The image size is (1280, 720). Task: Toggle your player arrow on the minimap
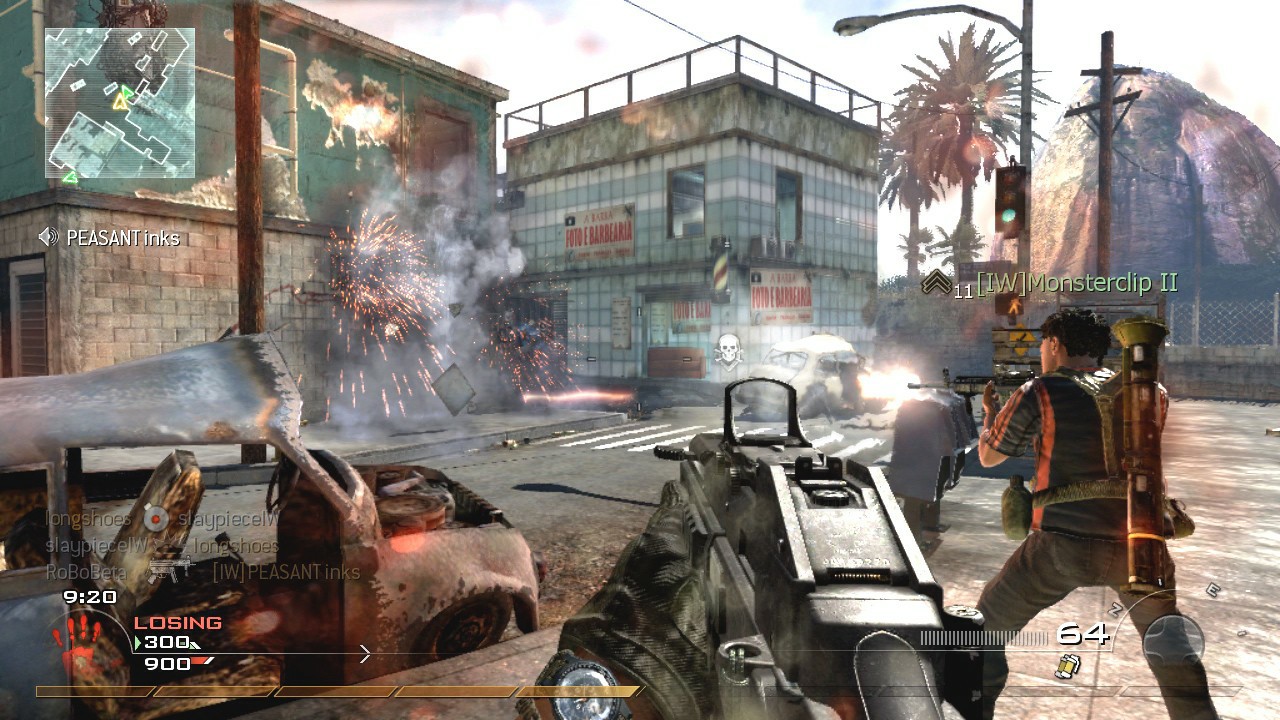120,102
